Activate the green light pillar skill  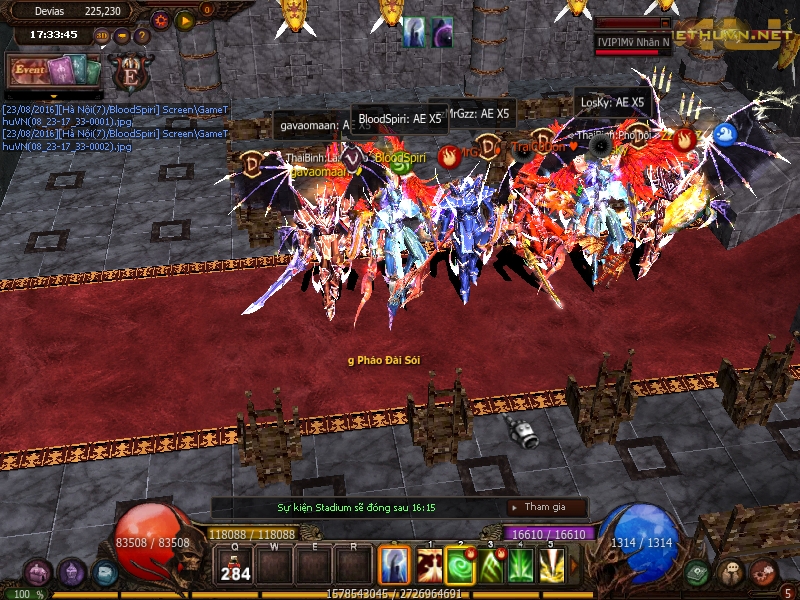(x=521, y=565)
